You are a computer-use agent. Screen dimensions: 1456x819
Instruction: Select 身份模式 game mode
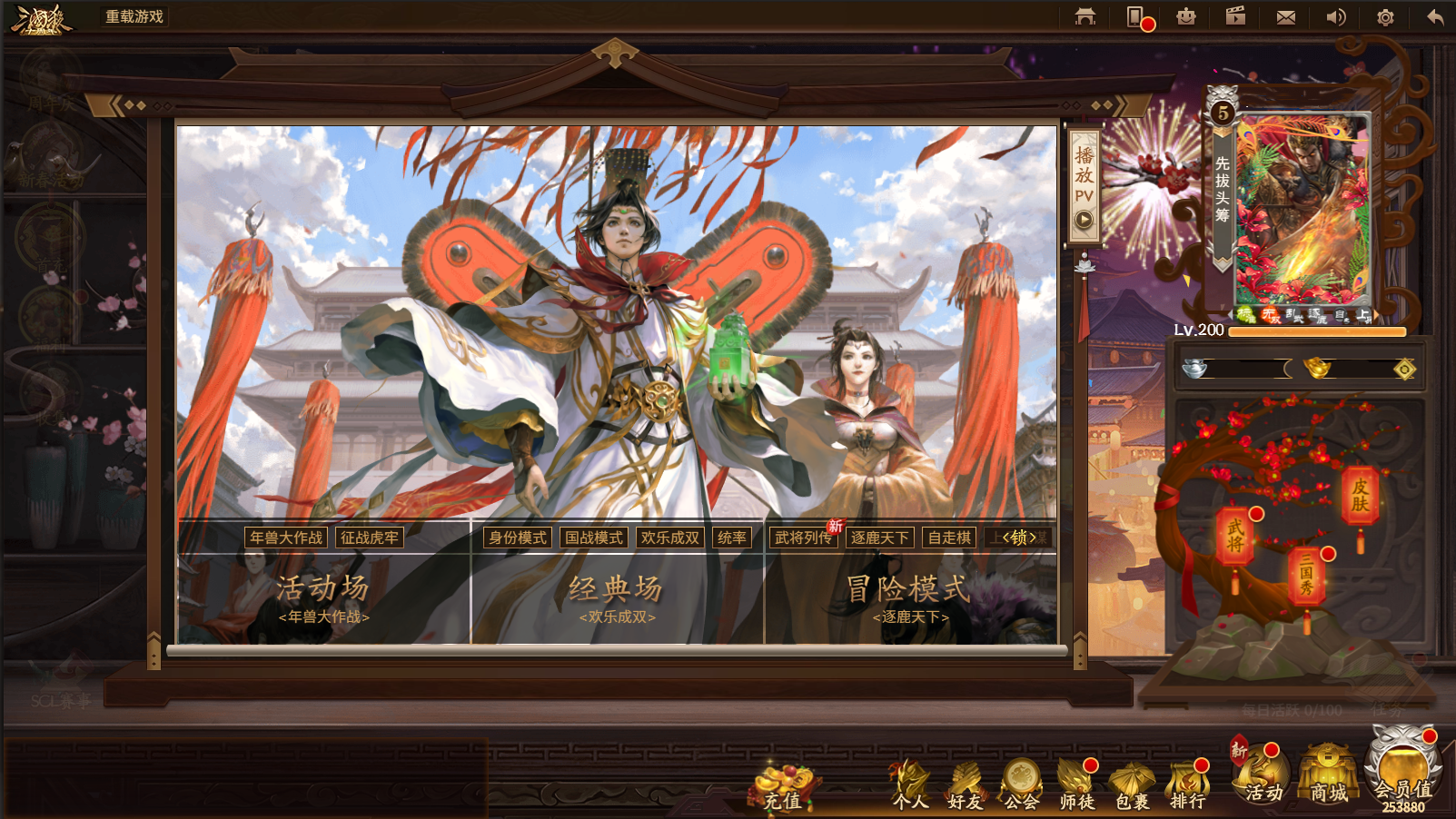(517, 538)
